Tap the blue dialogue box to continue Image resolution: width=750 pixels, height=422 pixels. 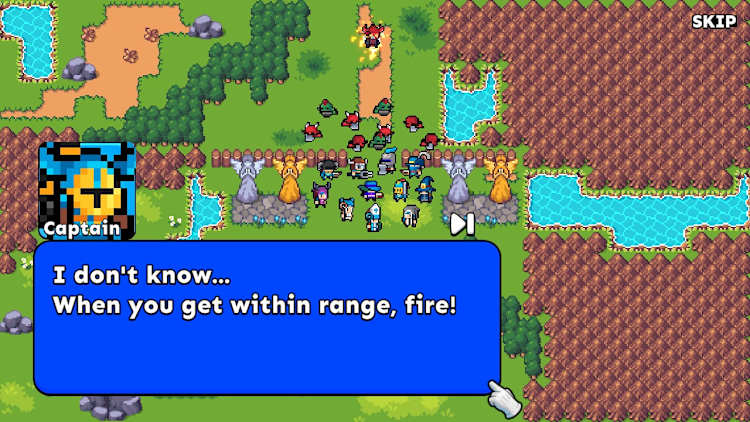(267, 317)
